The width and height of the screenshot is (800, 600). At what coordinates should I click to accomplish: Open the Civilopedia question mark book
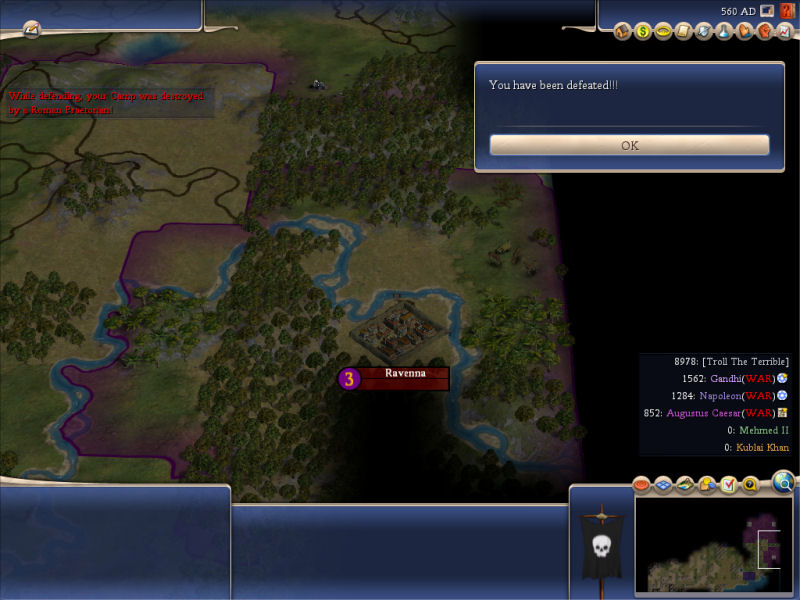pyautogui.click(x=787, y=11)
